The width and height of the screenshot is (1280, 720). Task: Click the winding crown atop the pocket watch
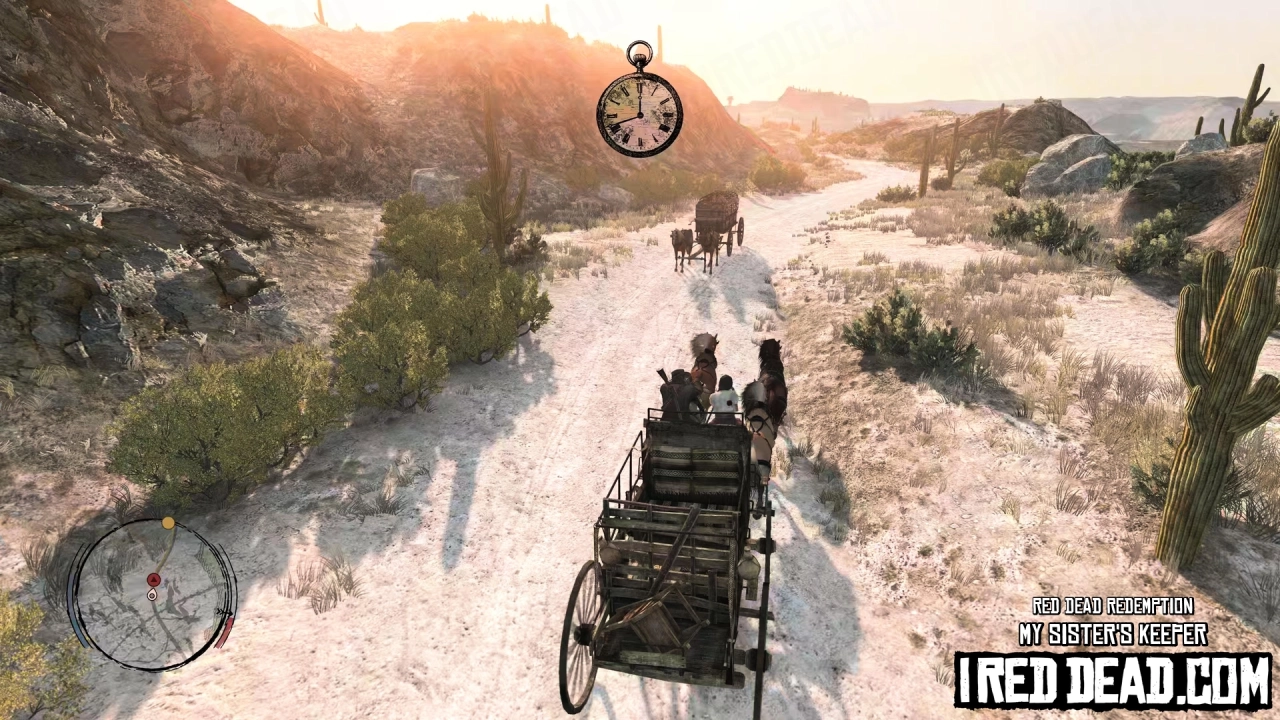click(x=638, y=51)
